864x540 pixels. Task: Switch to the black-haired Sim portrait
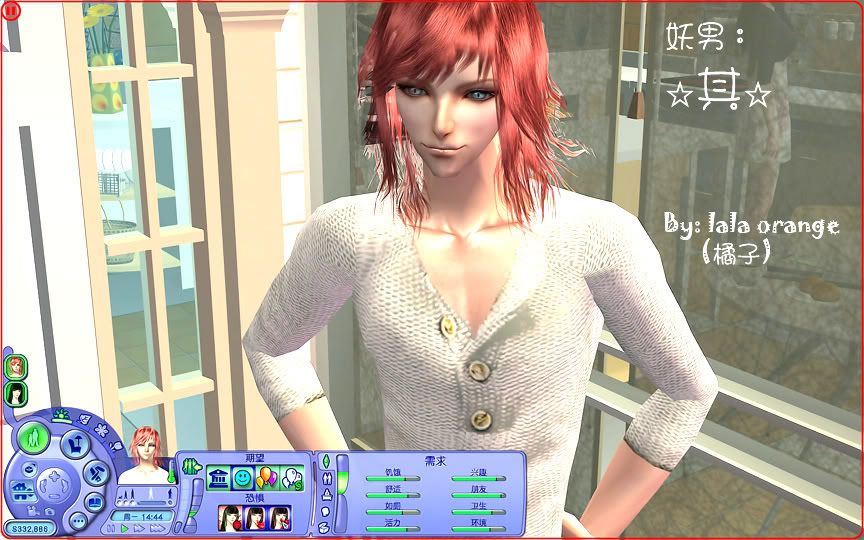[16, 392]
